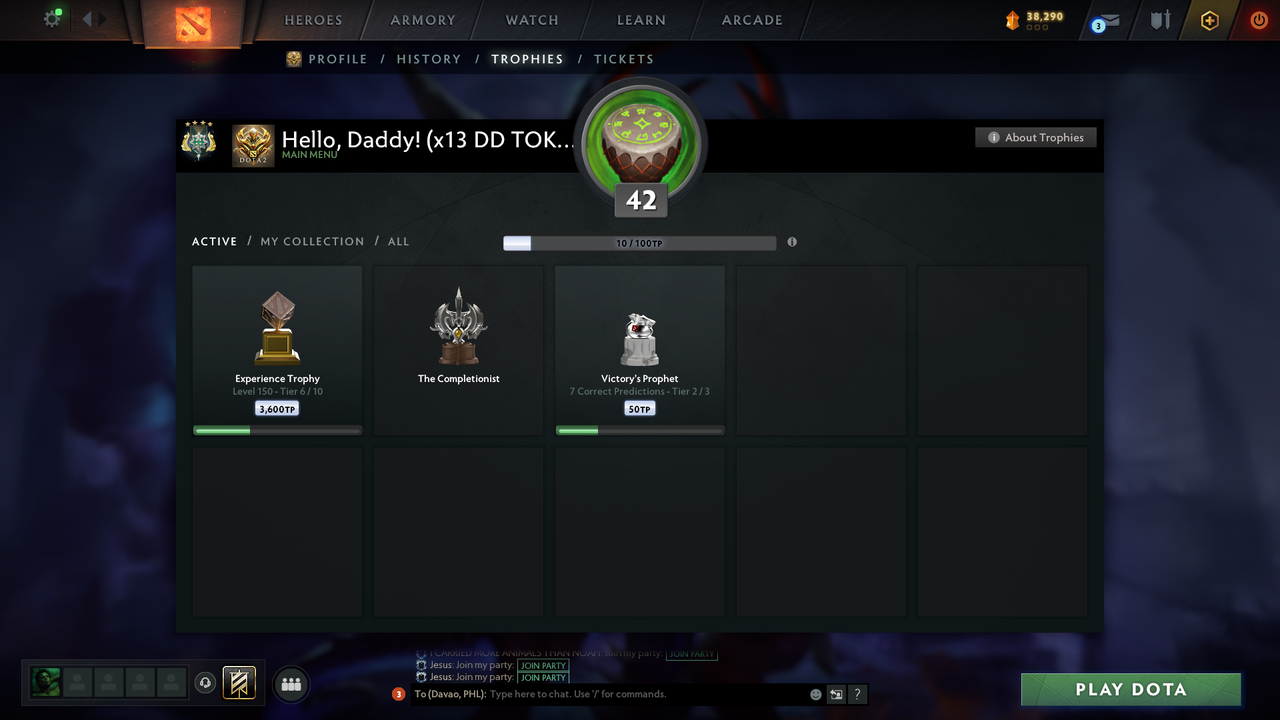The width and height of the screenshot is (1280, 720).
Task: Switch trophy view to ALL
Action: (398, 241)
